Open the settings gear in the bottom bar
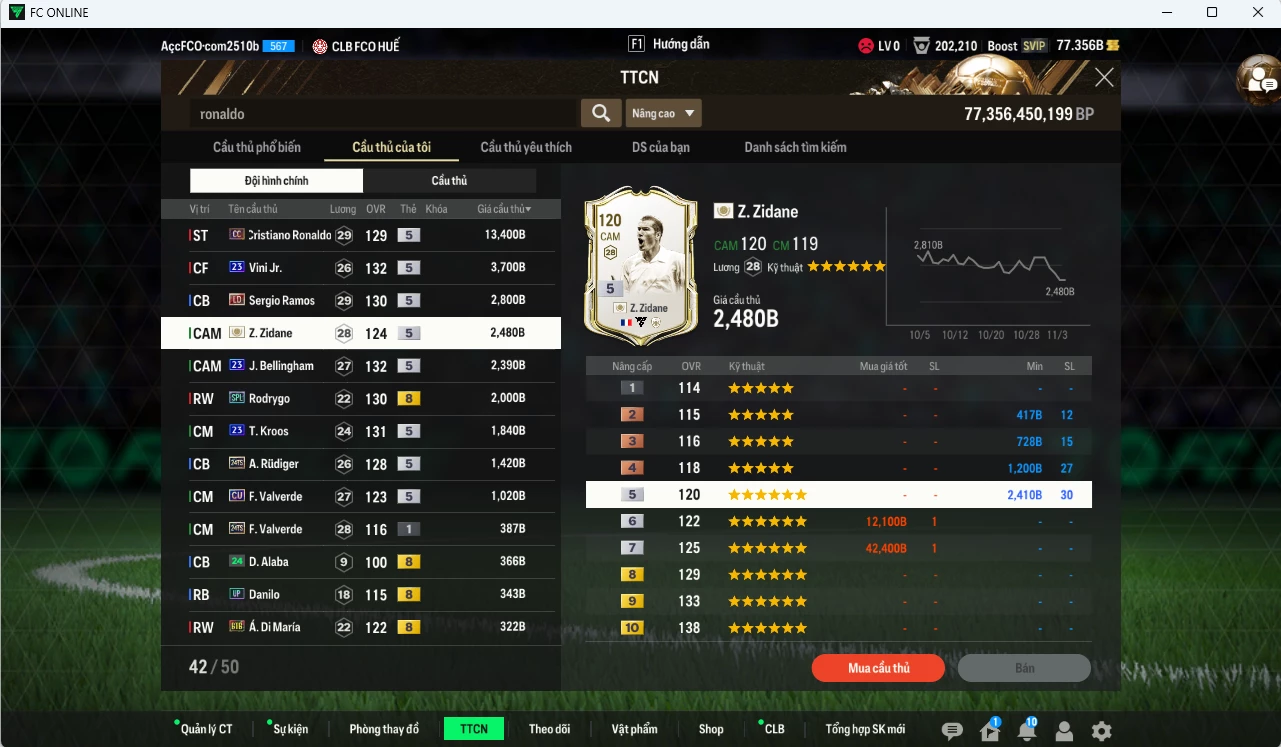Image resolution: width=1281 pixels, height=747 pixels. coord(1100,733)
